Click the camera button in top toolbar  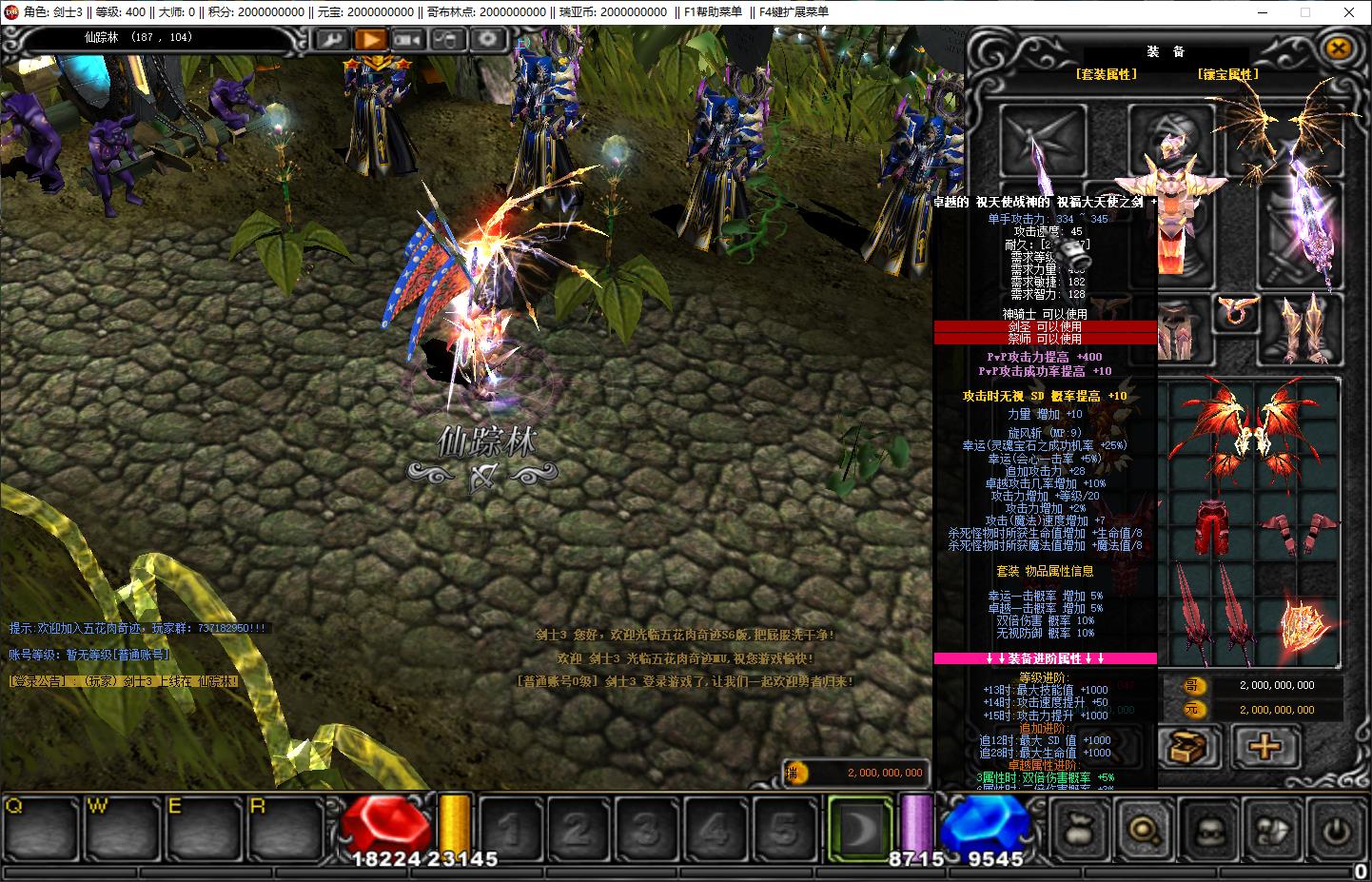click(409, 39)
